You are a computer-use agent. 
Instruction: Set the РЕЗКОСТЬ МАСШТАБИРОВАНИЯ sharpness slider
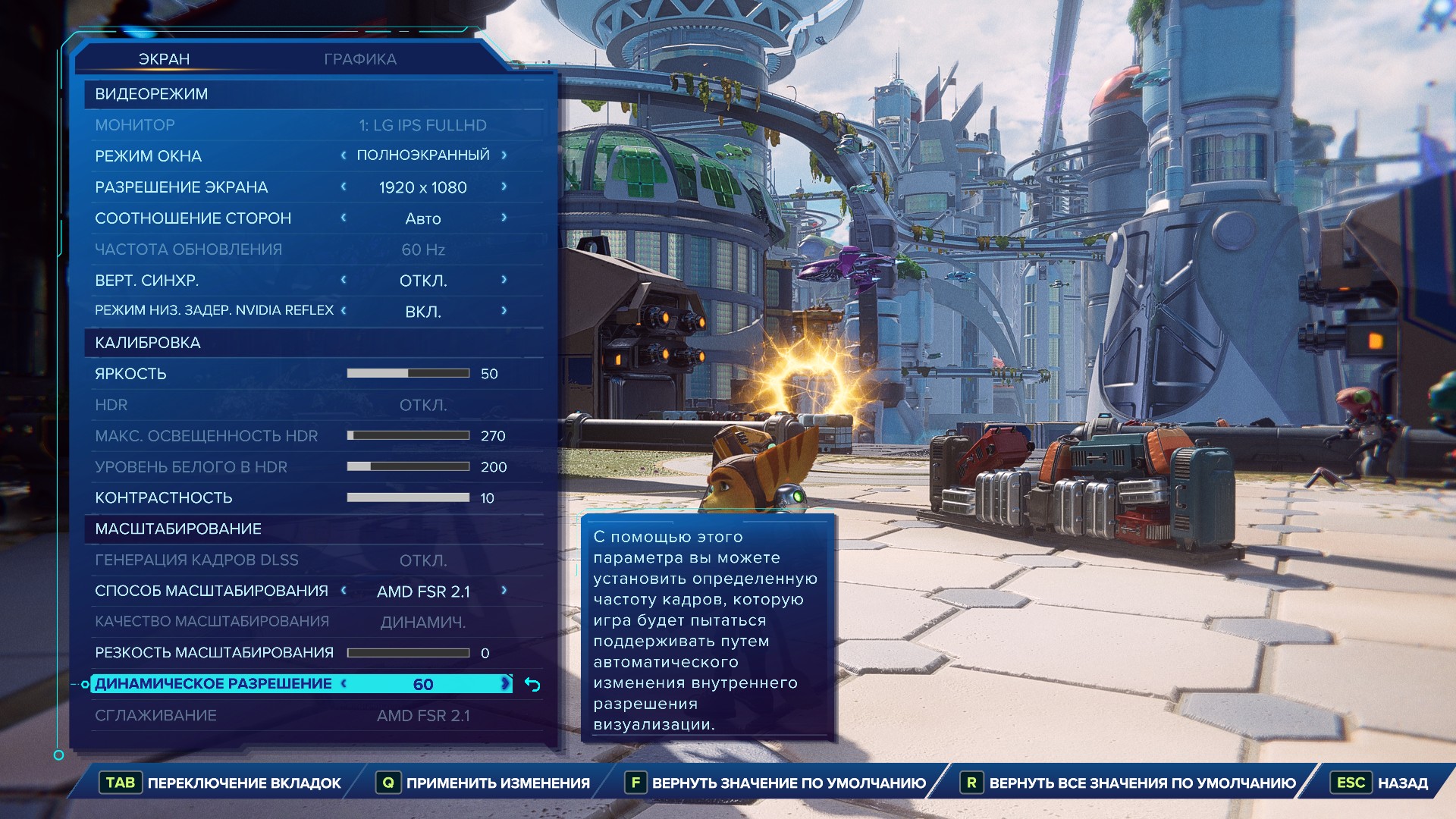click(x=408, y=653)
